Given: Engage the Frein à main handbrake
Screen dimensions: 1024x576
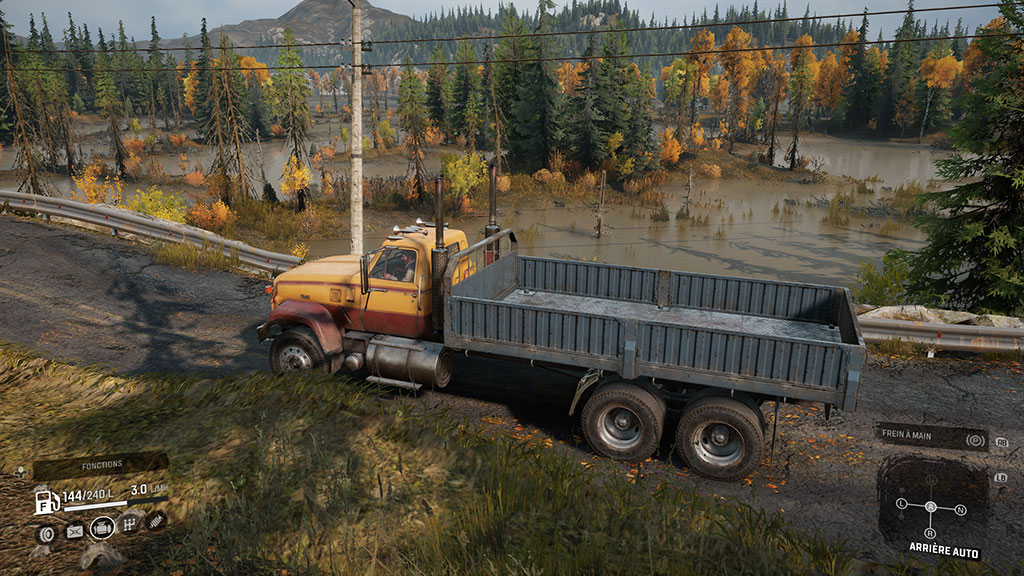Looking at the screenshot, I should coord(931,437).
